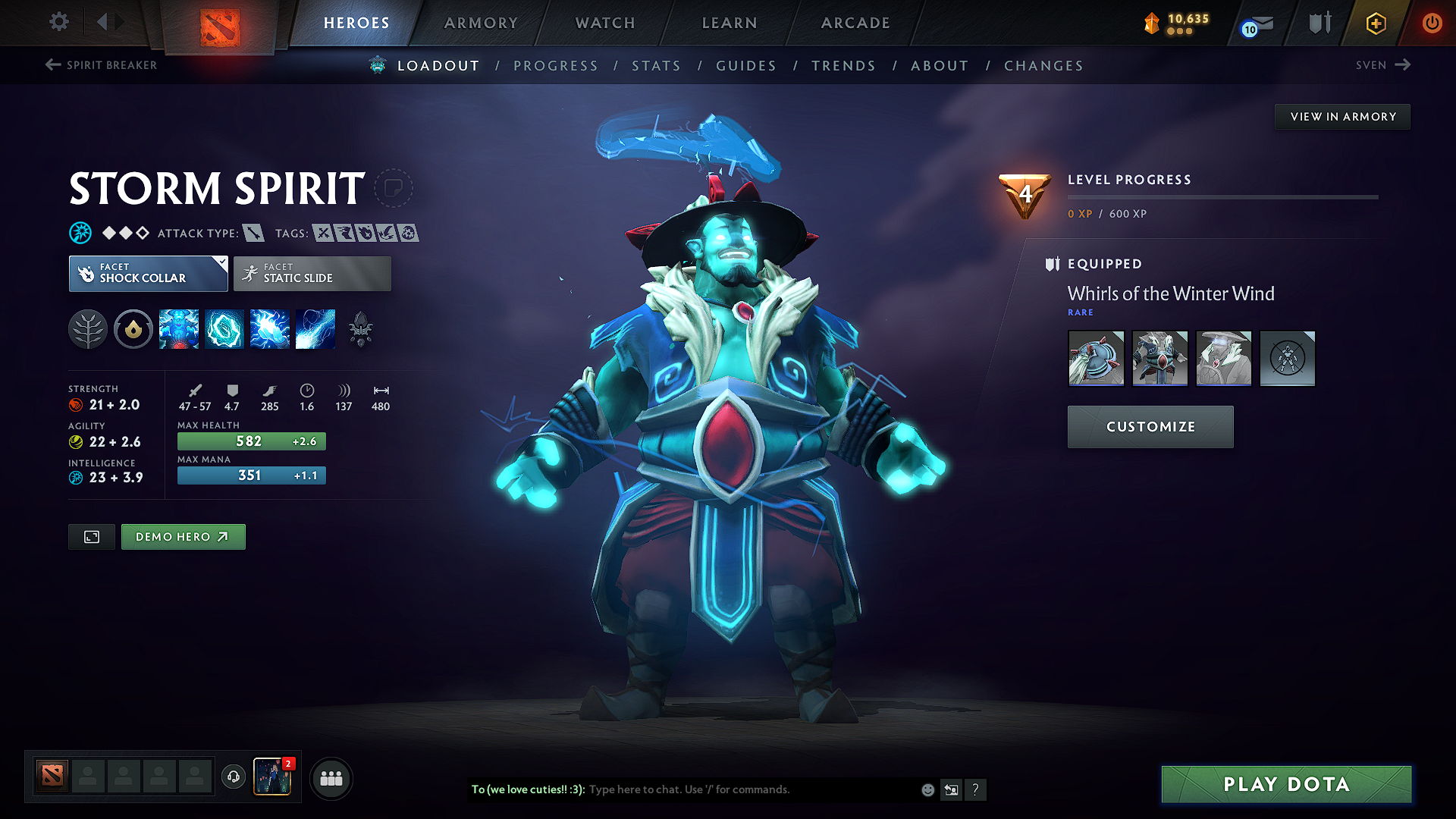The width and height of the screenshot is (1456, 819).
Task: View the Static Remnant ability icon
Action: point(179,329)
